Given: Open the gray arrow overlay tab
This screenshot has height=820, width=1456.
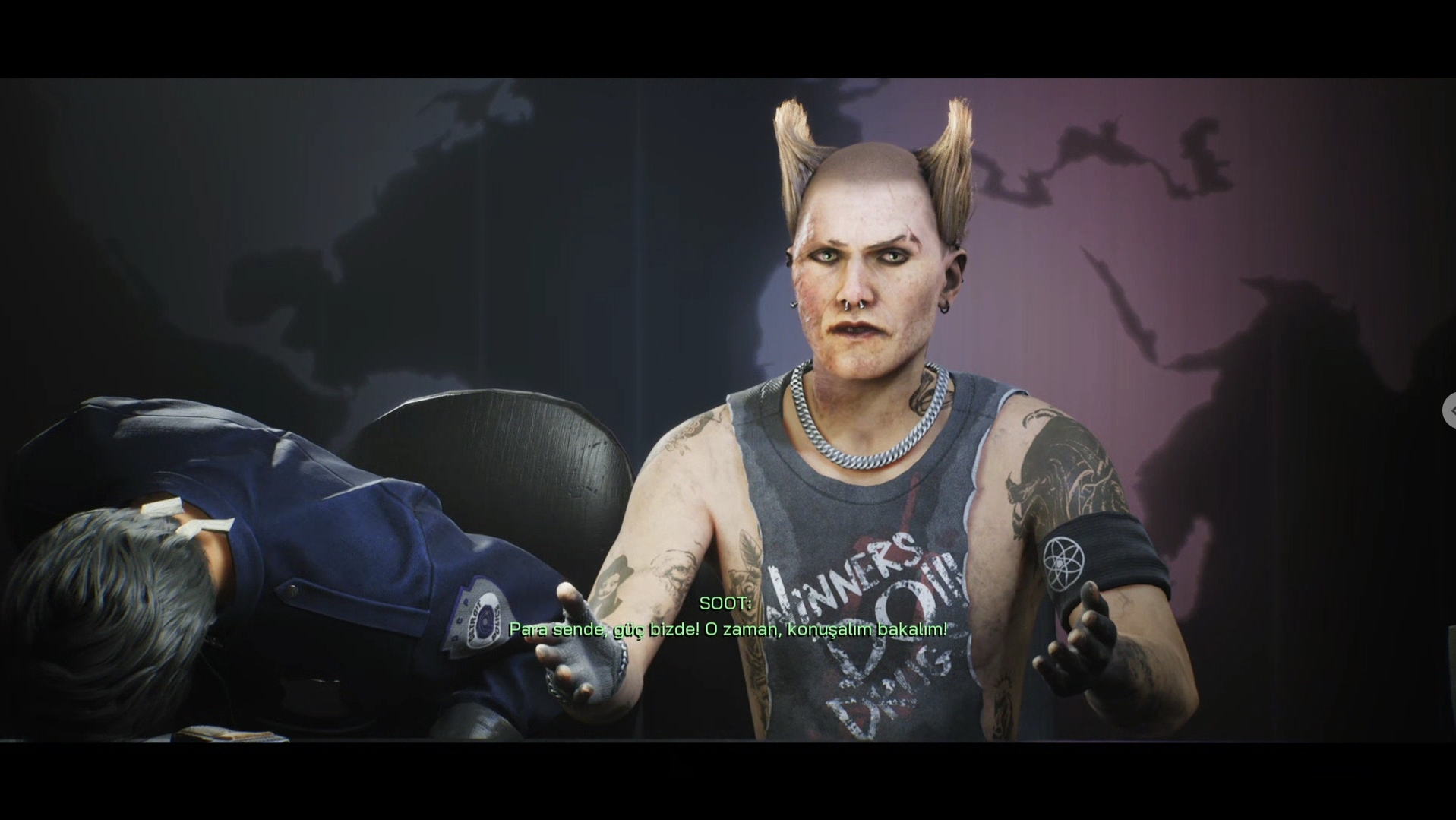Looking at the screenshot, I should coord(1449,410).
